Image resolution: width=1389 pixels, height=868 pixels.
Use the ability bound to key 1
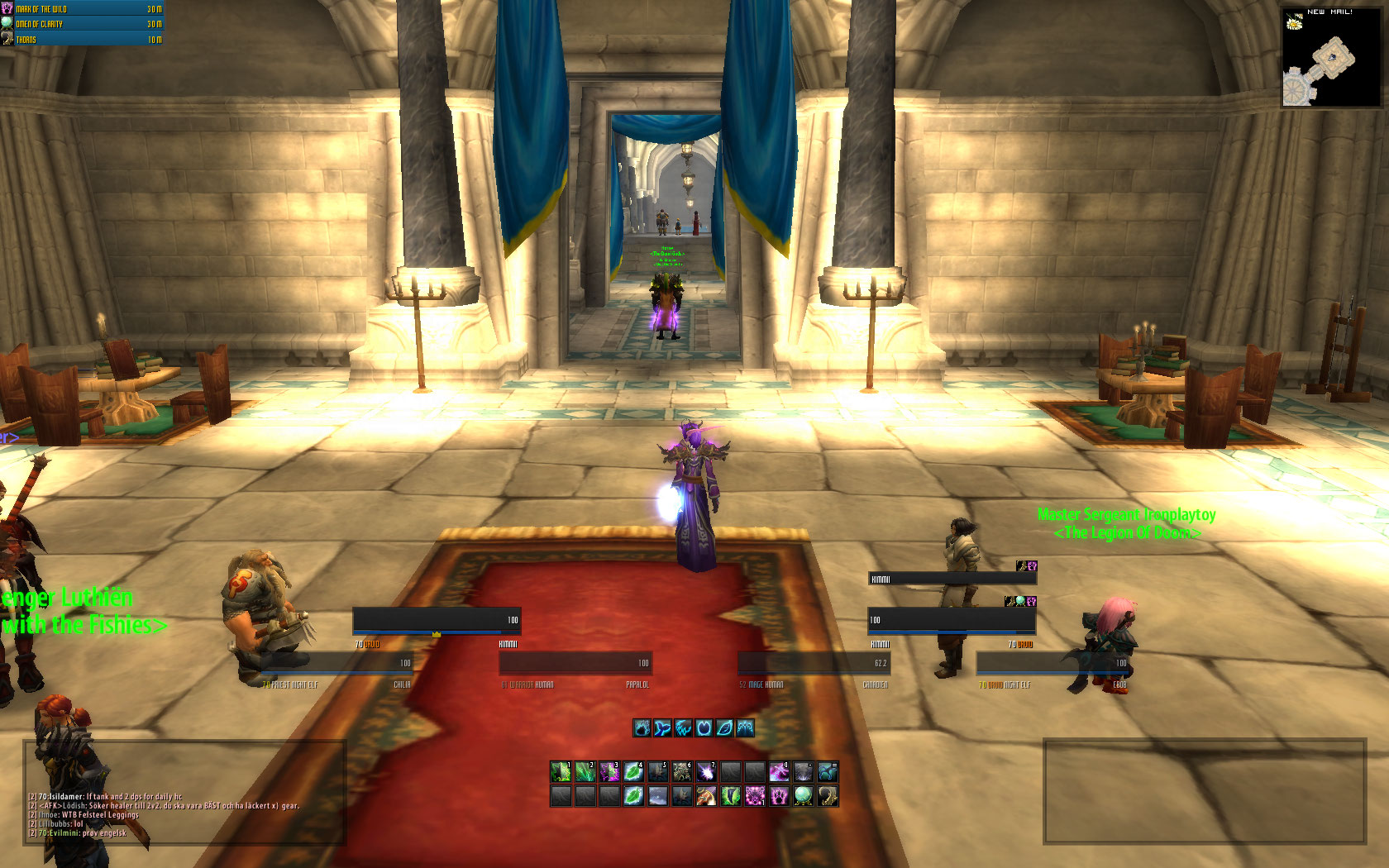561,771
